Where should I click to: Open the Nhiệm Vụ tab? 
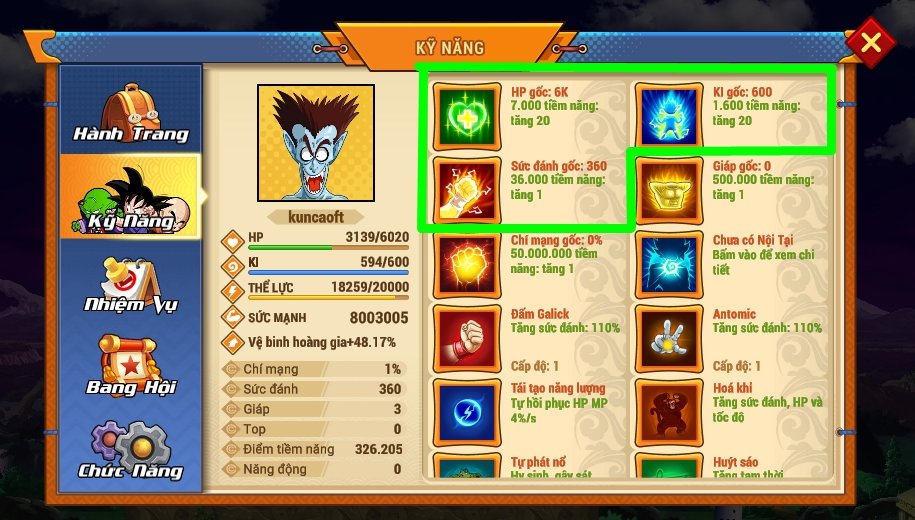click(130, 283)
